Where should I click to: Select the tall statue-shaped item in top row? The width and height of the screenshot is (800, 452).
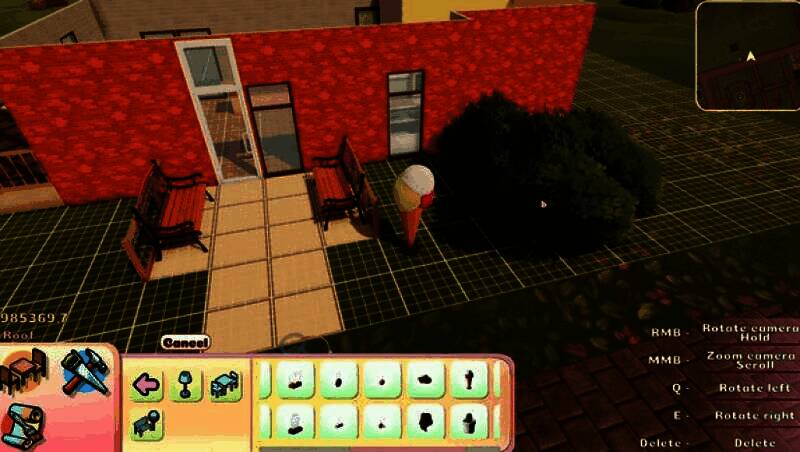point(468,379)
